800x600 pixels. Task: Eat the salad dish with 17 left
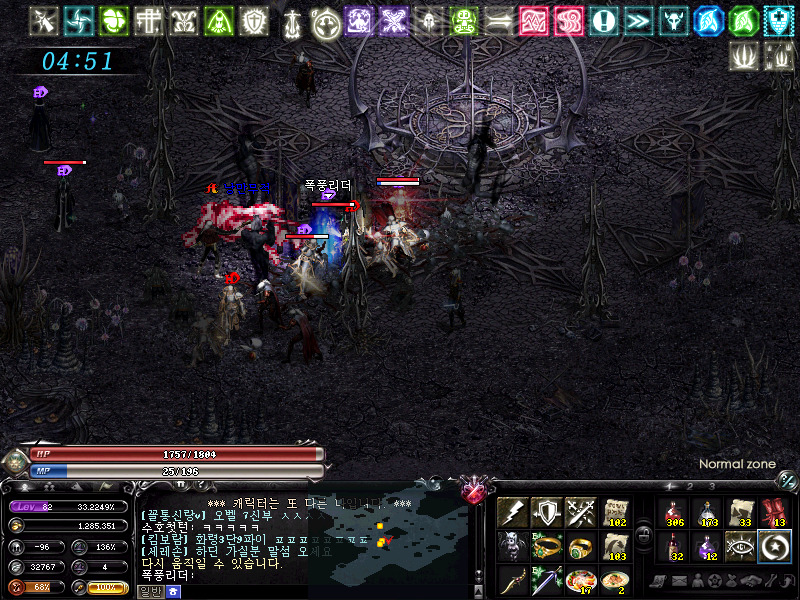[580, 580]
